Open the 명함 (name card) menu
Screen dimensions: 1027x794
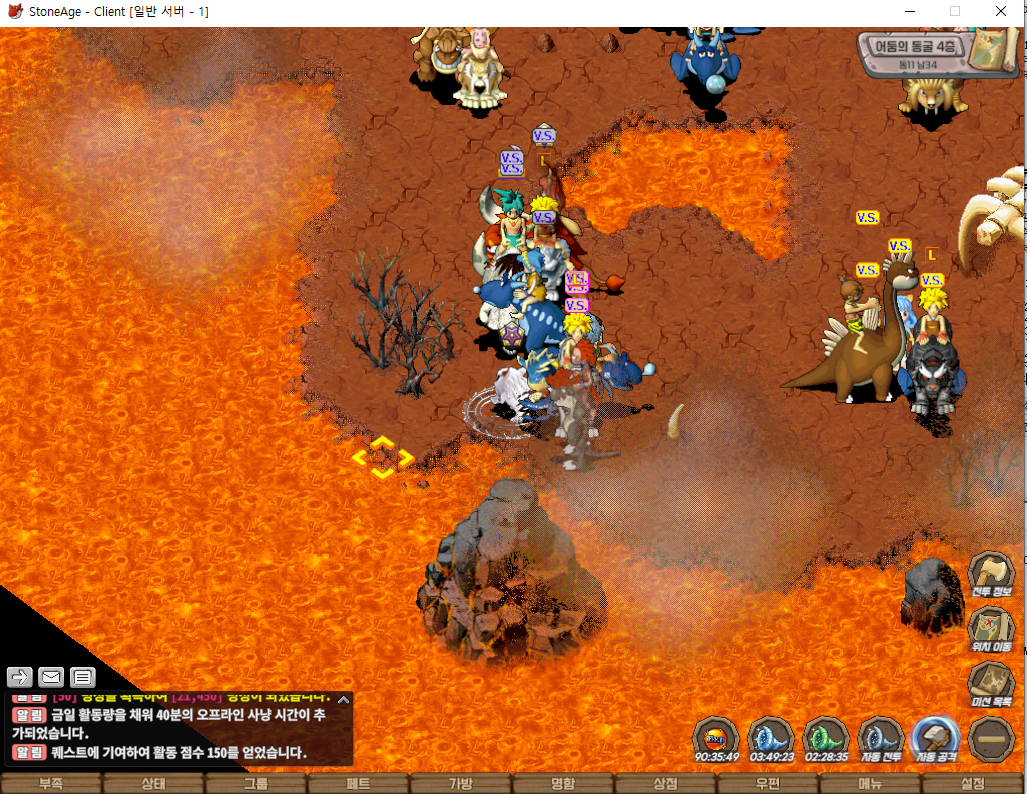pyautogui.click(x=563, y=784)
